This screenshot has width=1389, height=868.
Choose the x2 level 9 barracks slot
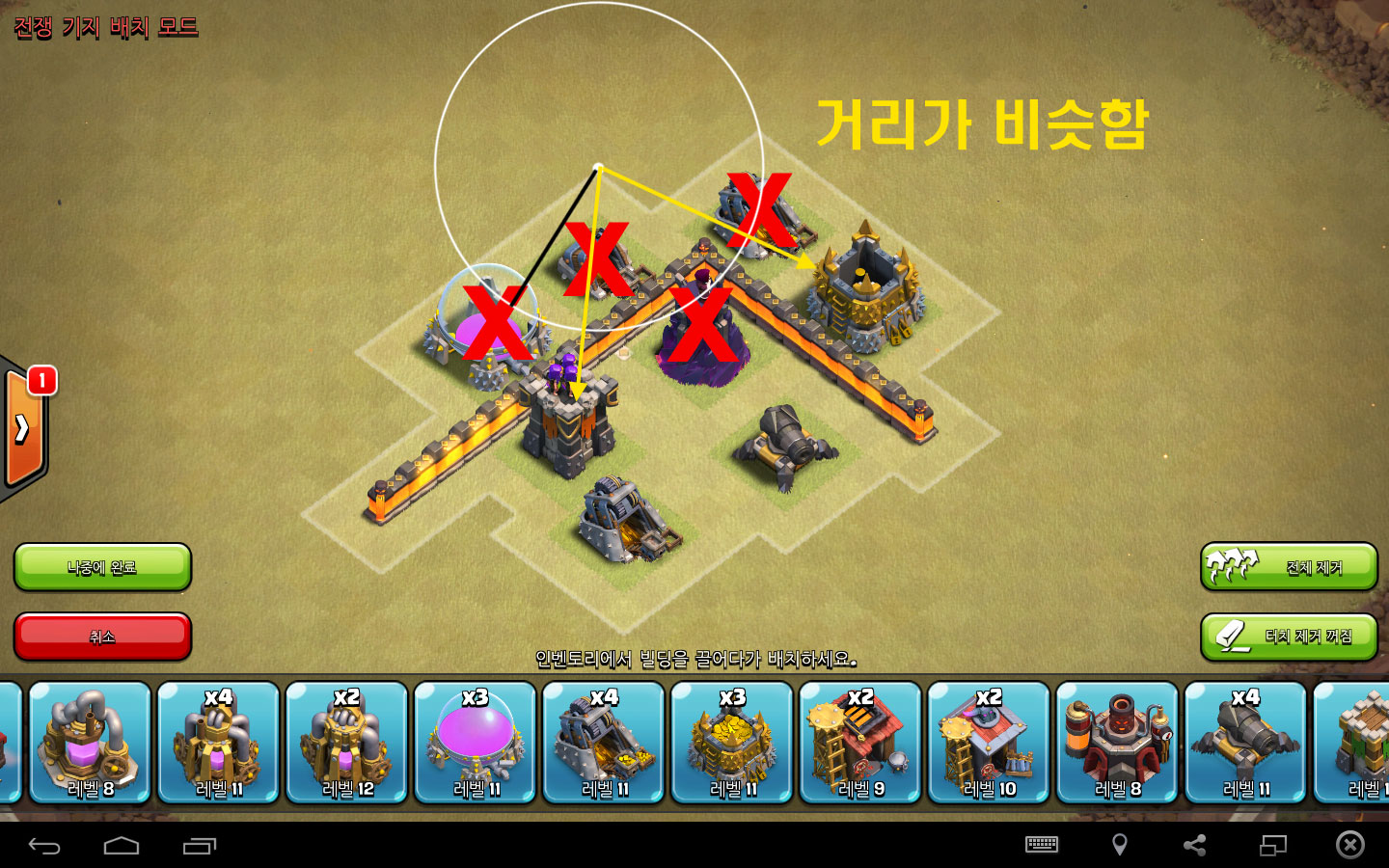point(860,743)
